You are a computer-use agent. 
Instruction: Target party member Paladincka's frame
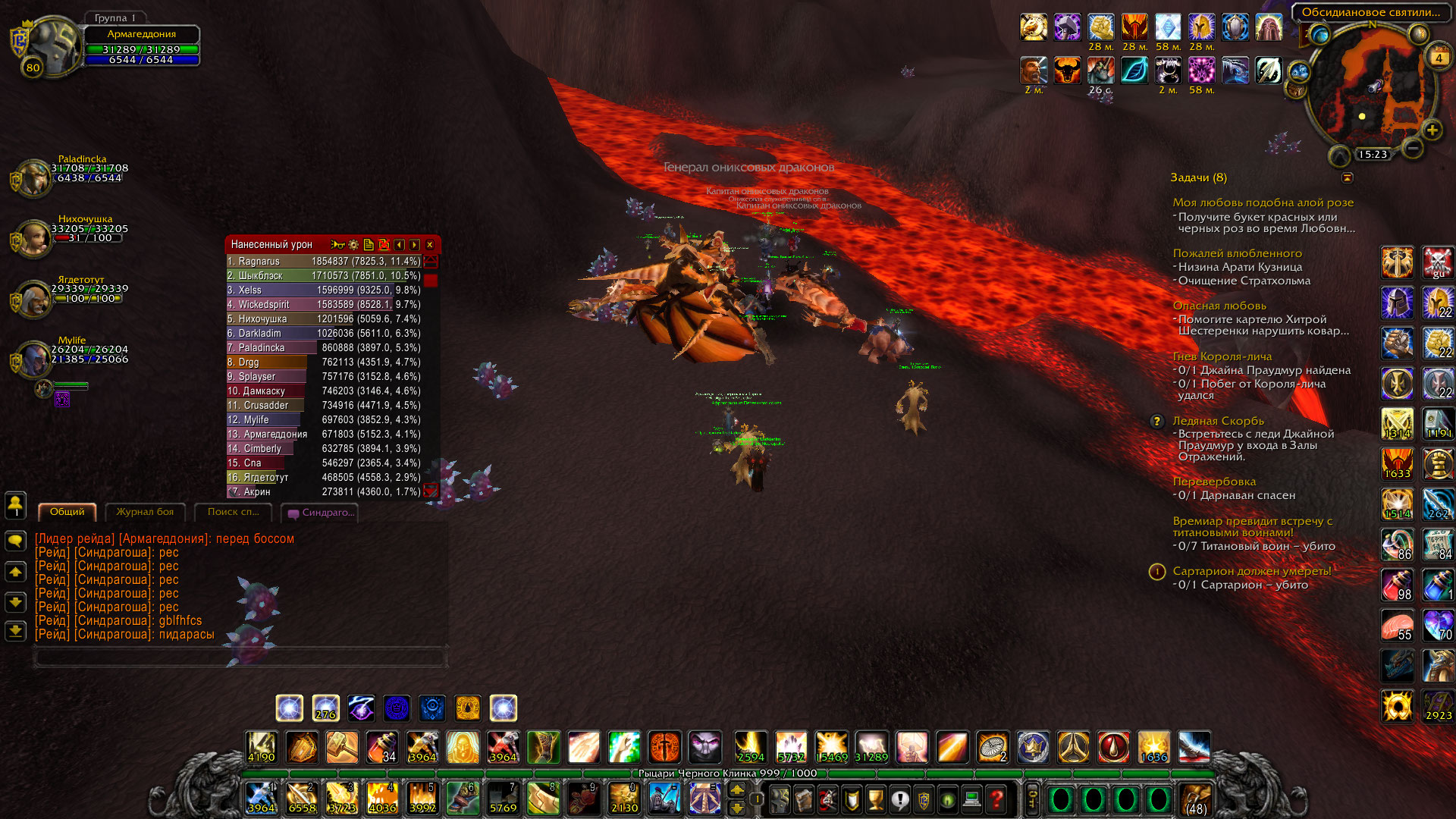coord(34,178)
